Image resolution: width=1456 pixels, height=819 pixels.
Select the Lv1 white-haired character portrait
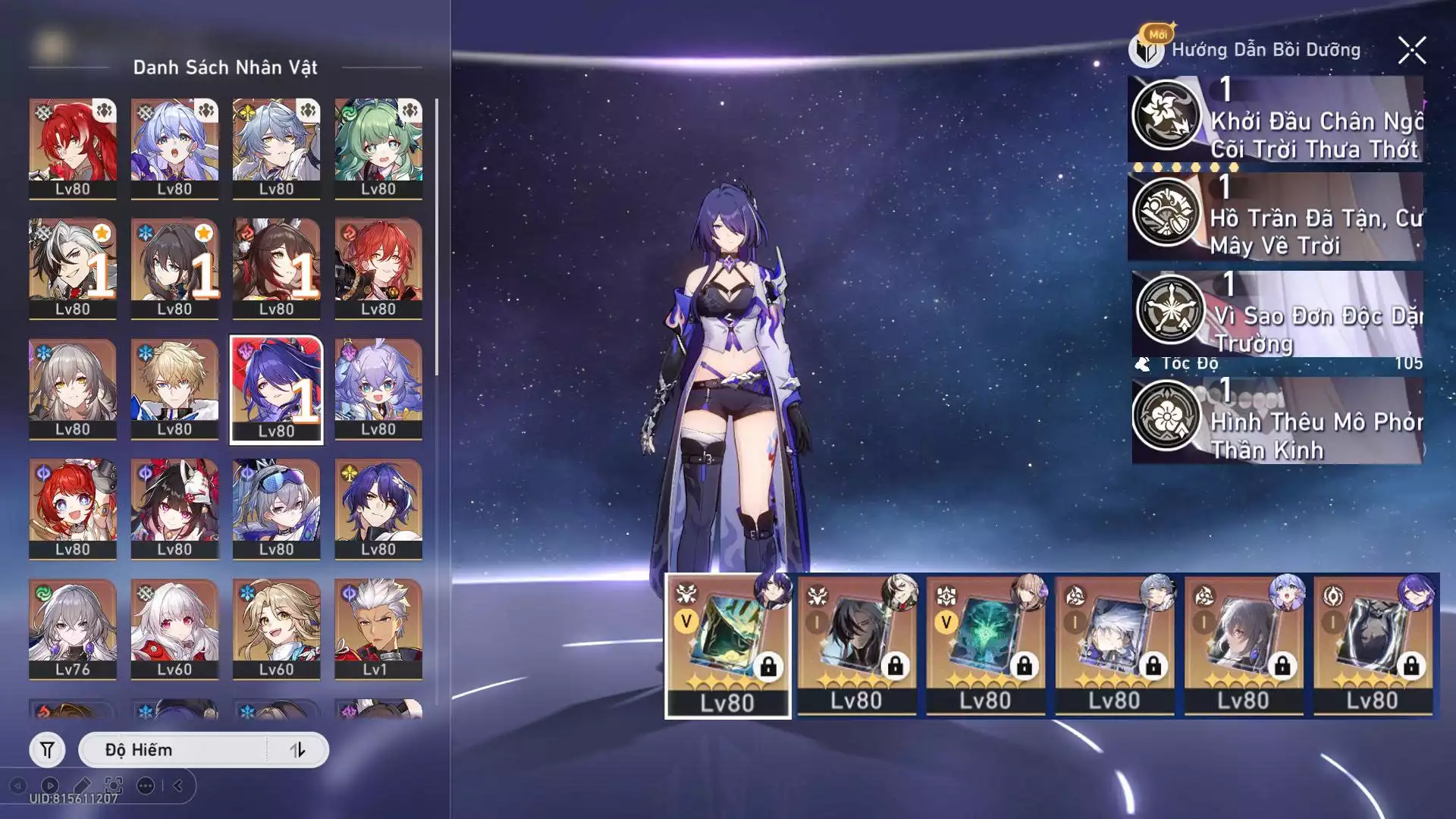tap(378, 629)
